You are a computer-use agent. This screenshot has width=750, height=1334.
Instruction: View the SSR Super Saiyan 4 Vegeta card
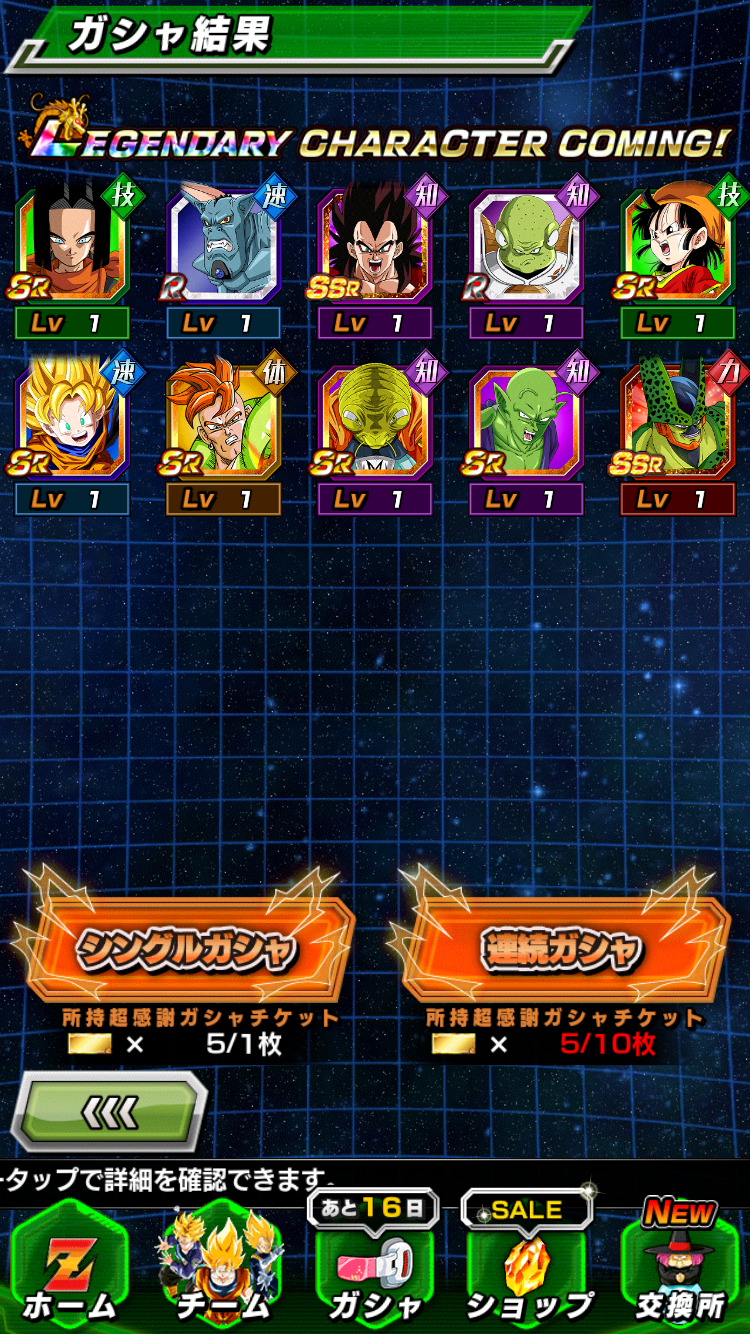coord(374,245)
